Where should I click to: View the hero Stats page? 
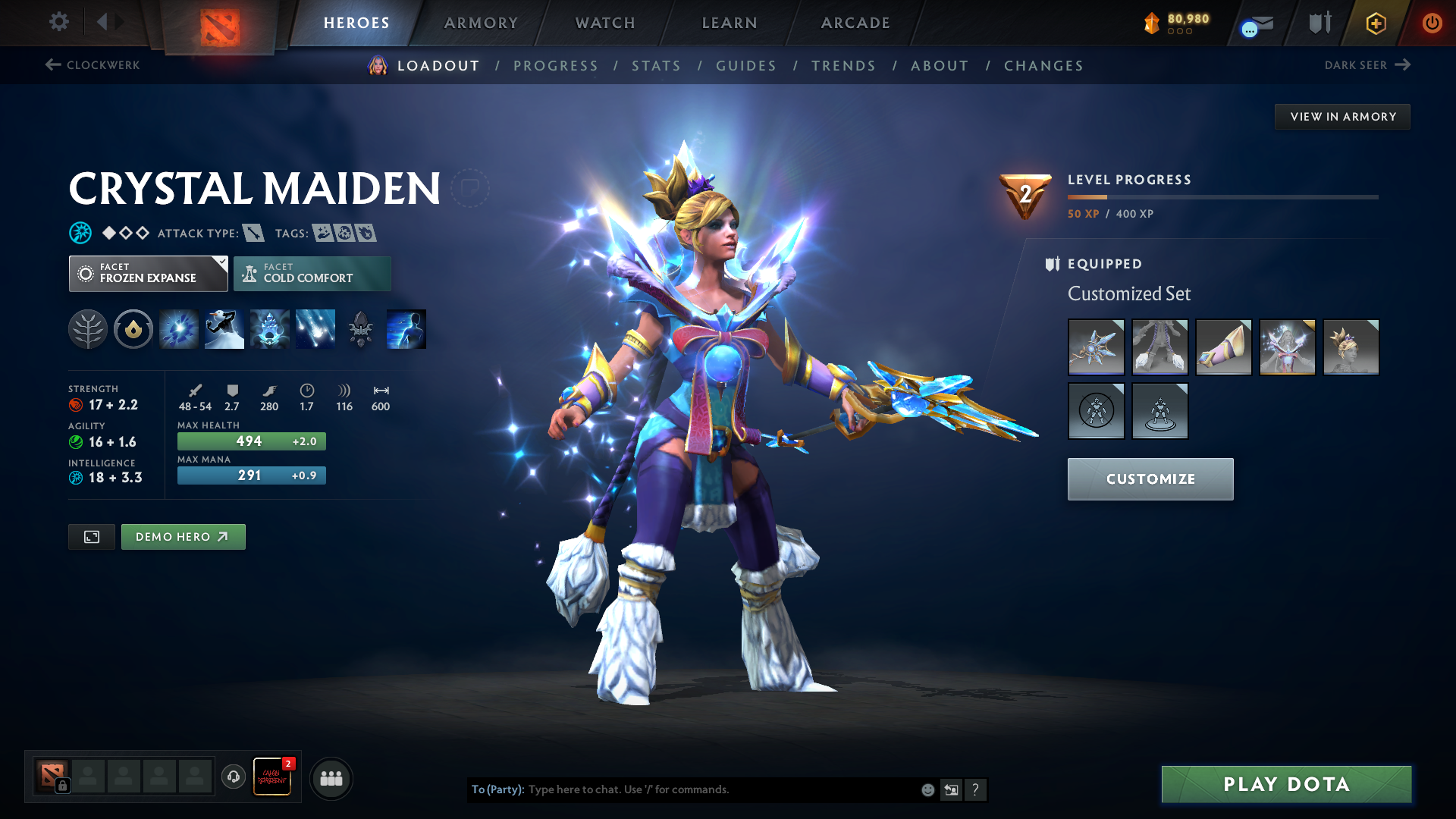coord(656,66)
